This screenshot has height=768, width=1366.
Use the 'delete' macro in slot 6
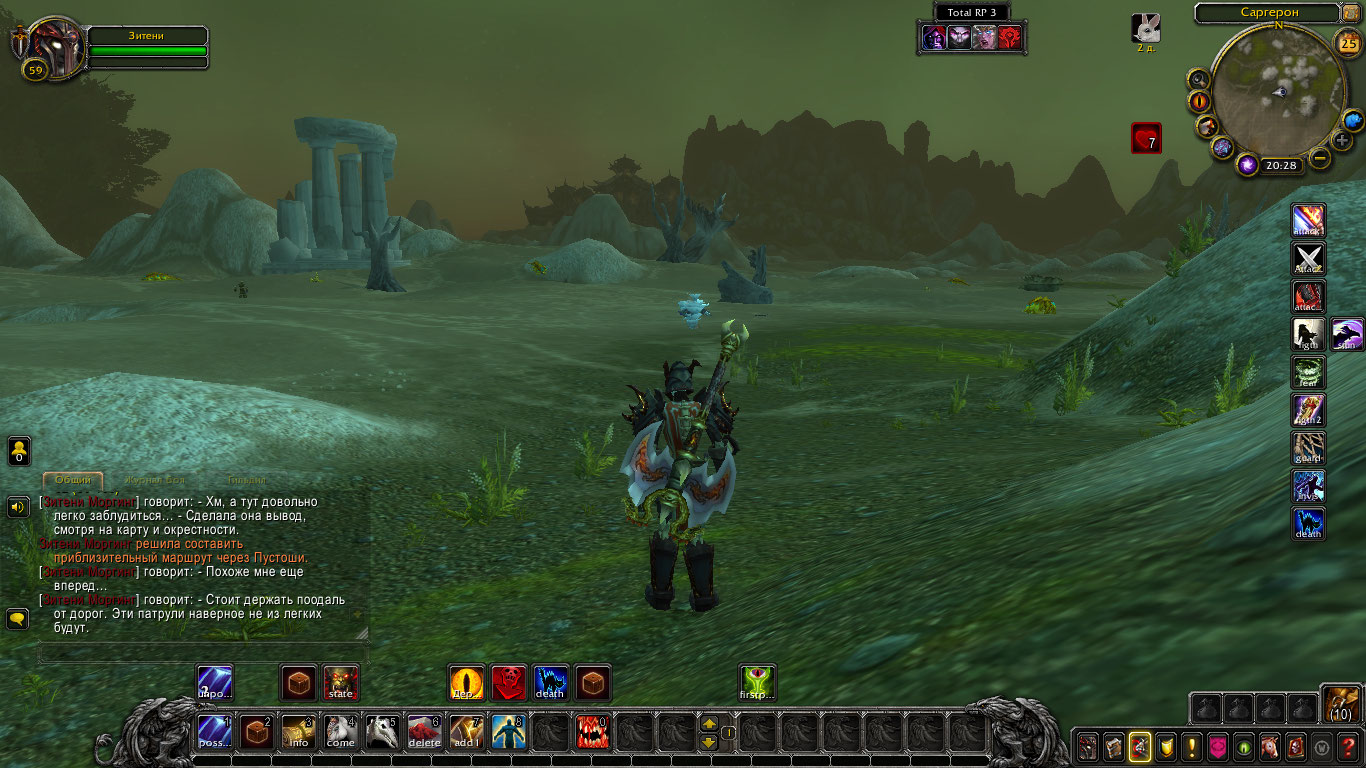pyautogui.click(x=424, y=732)
